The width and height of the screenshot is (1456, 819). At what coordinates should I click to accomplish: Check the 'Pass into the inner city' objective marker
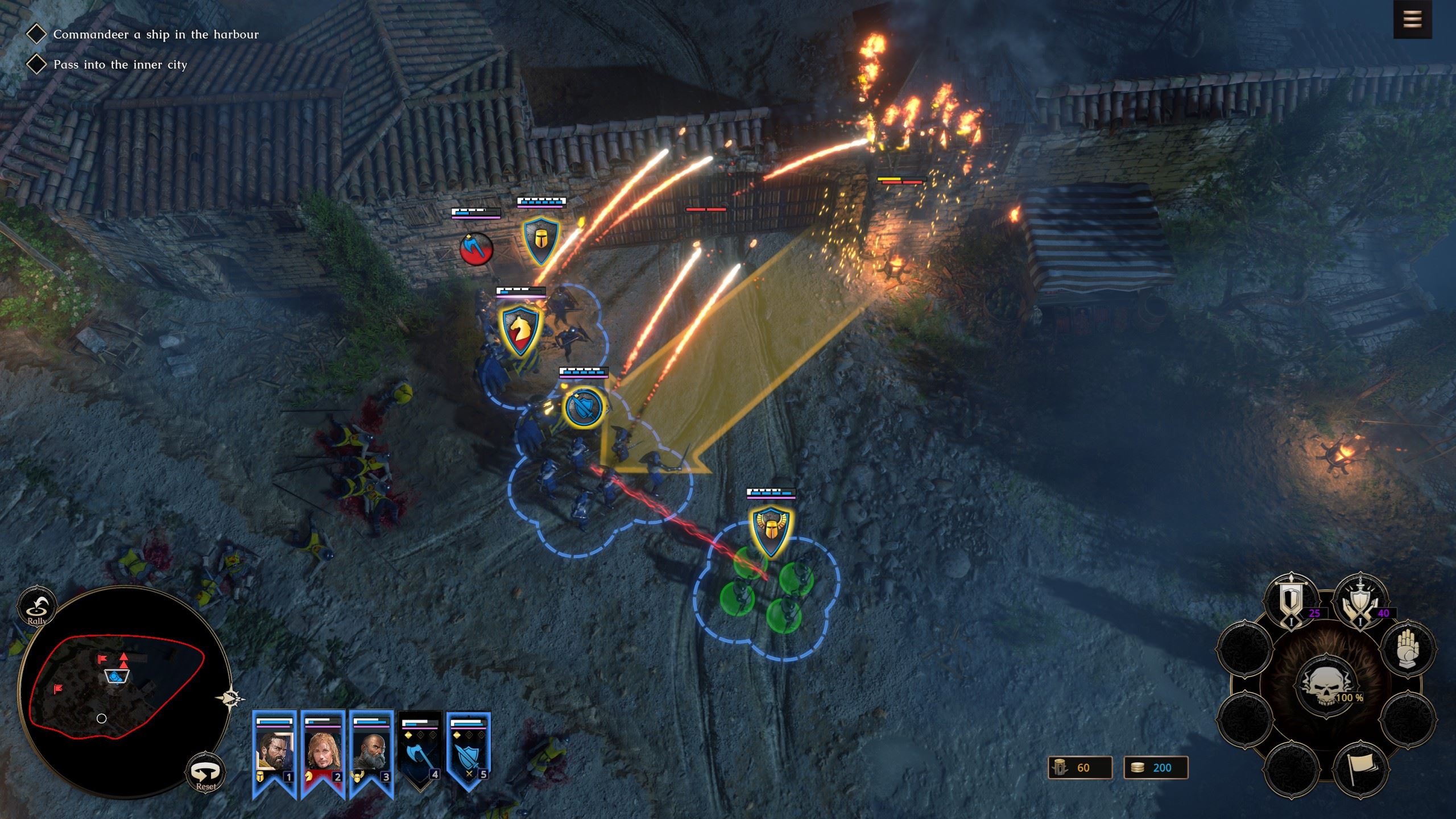coord(38,63)
